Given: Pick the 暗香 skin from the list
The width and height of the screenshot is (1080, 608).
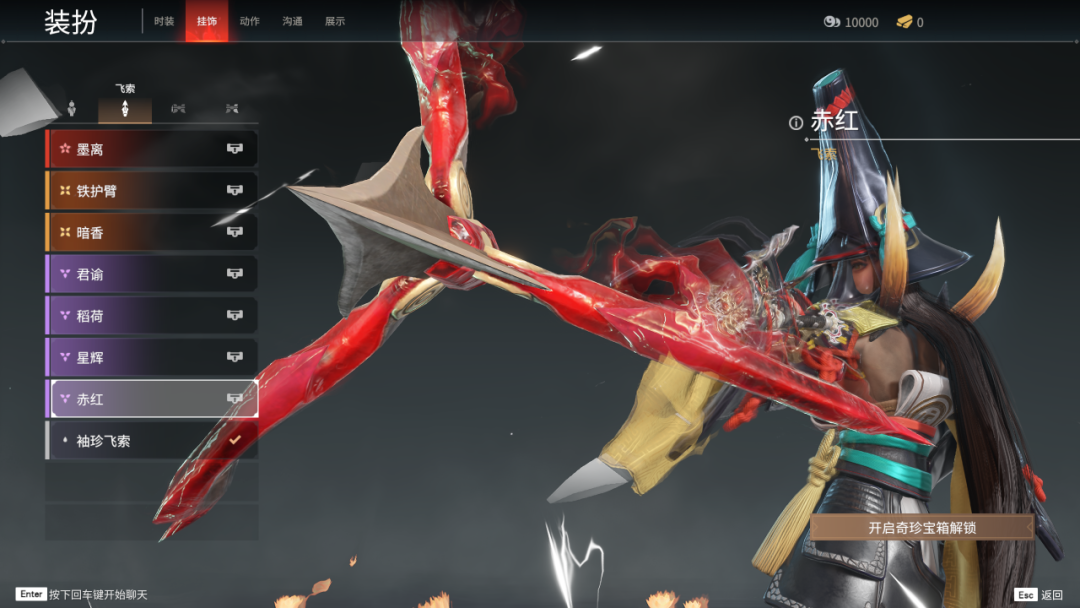Looking at the screenshot, I should click(152, 232).
